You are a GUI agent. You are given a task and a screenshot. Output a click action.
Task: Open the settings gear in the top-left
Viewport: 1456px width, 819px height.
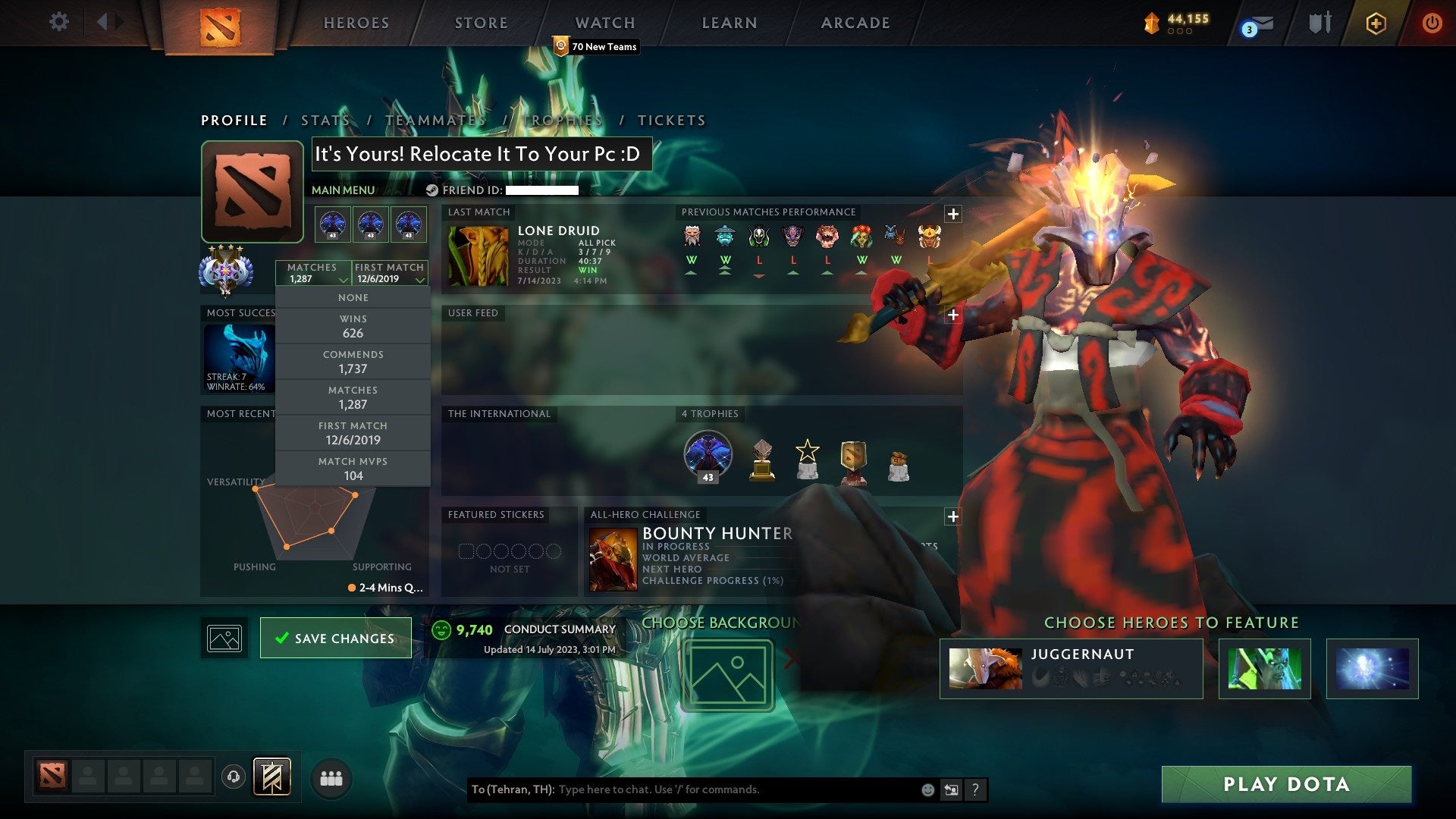pos(59,22)
